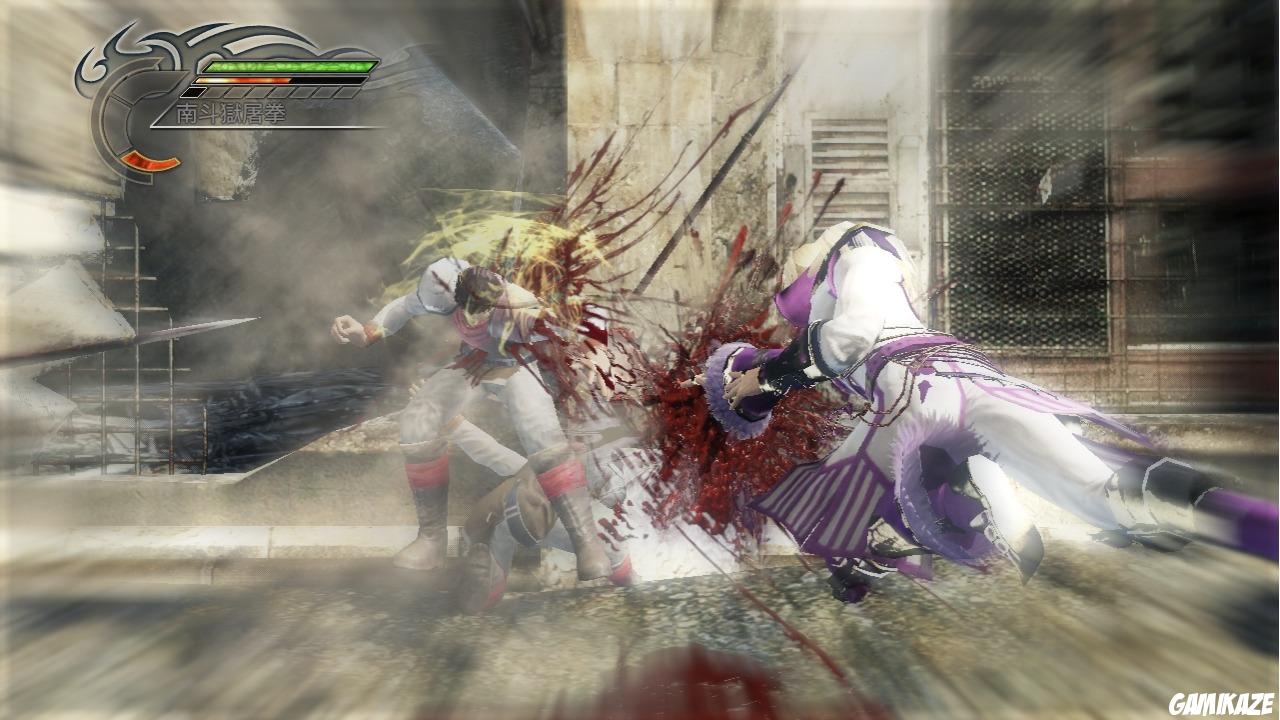Screen dimensions: 1280x720
Task: Click the first segmented gauge block
Action: (x=192, y=93)
